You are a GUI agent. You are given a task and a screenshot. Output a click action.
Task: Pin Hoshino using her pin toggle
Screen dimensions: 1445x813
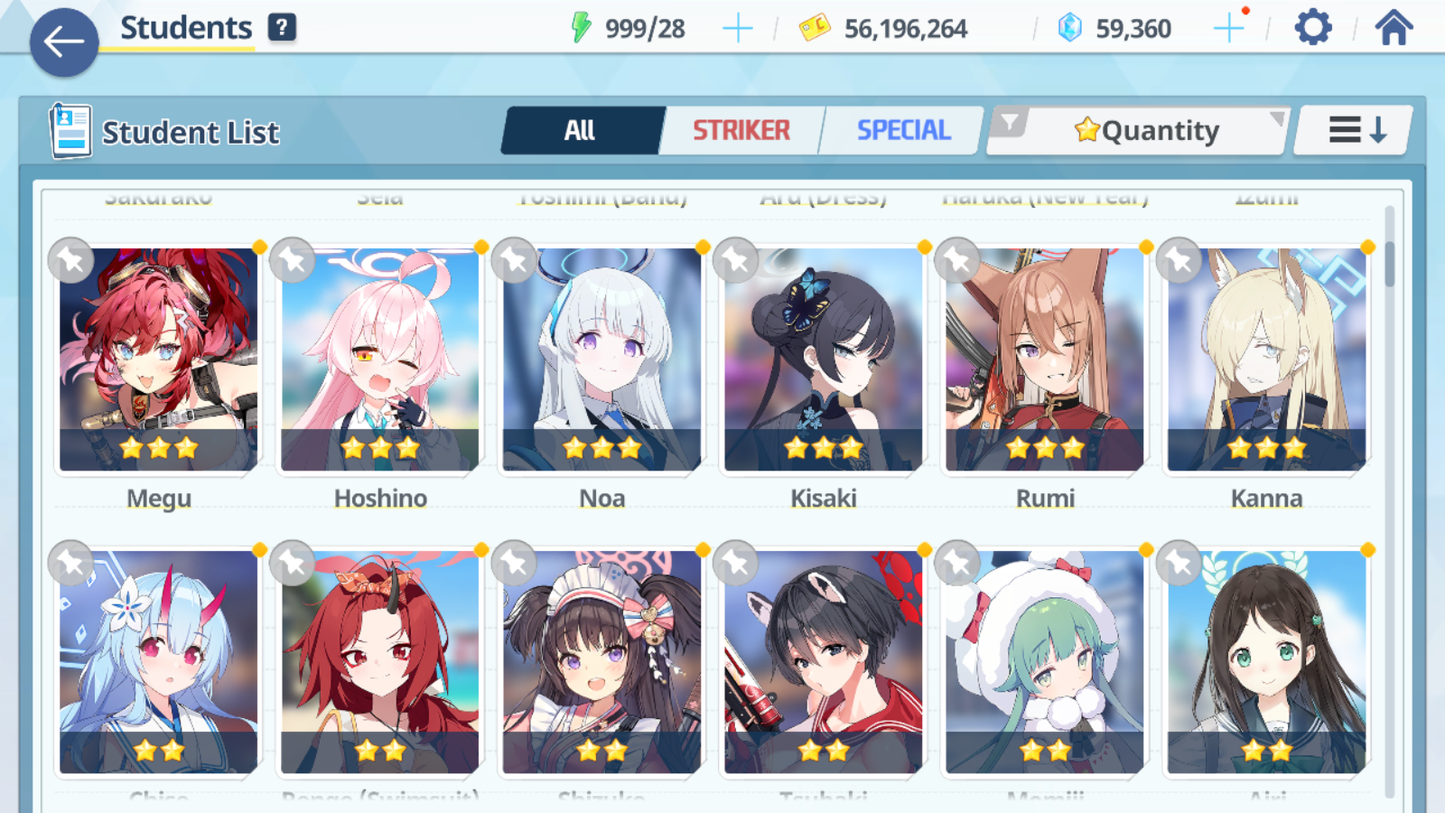(291, 260)
